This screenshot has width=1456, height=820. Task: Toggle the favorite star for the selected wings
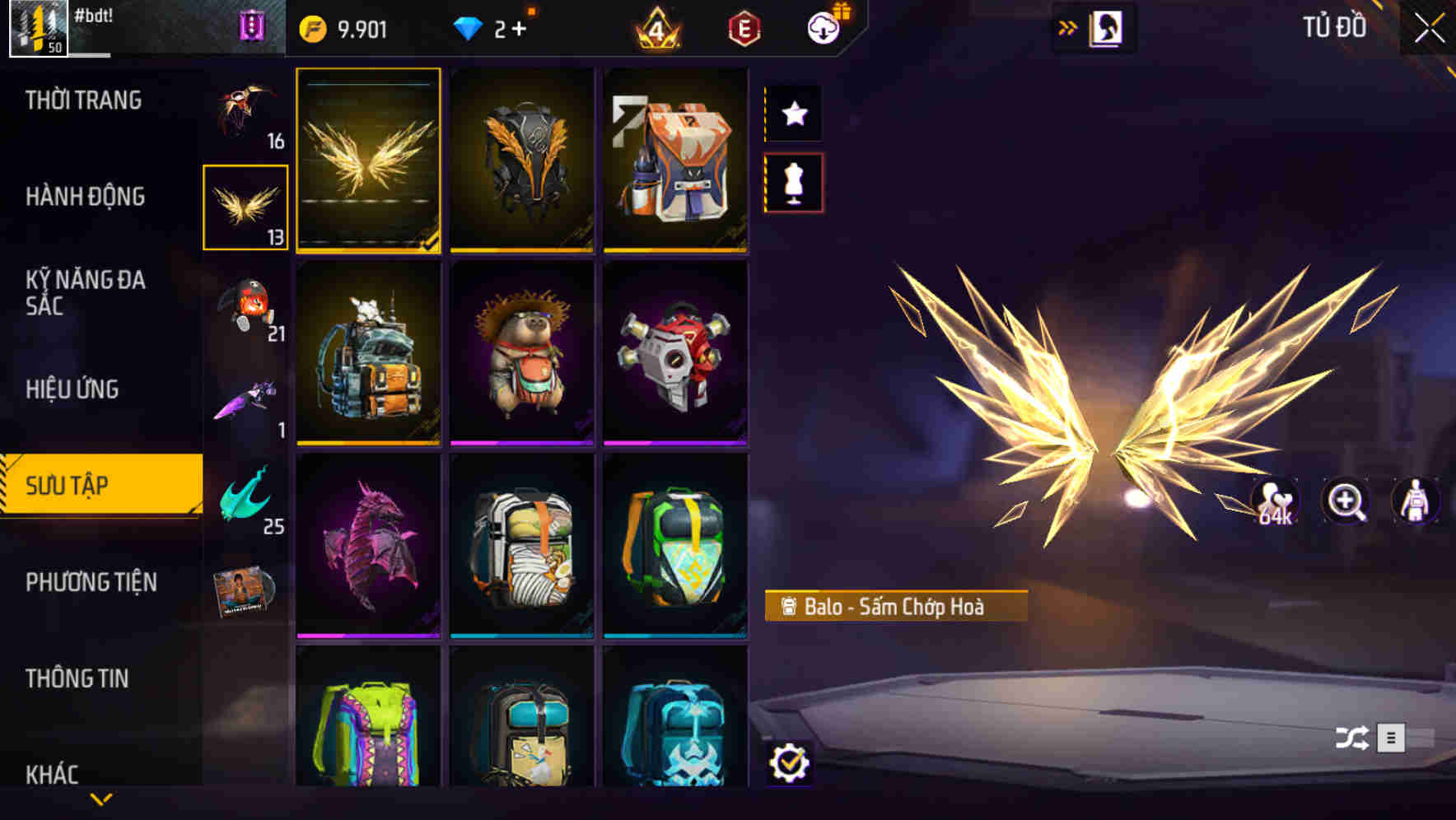[793, 113]
